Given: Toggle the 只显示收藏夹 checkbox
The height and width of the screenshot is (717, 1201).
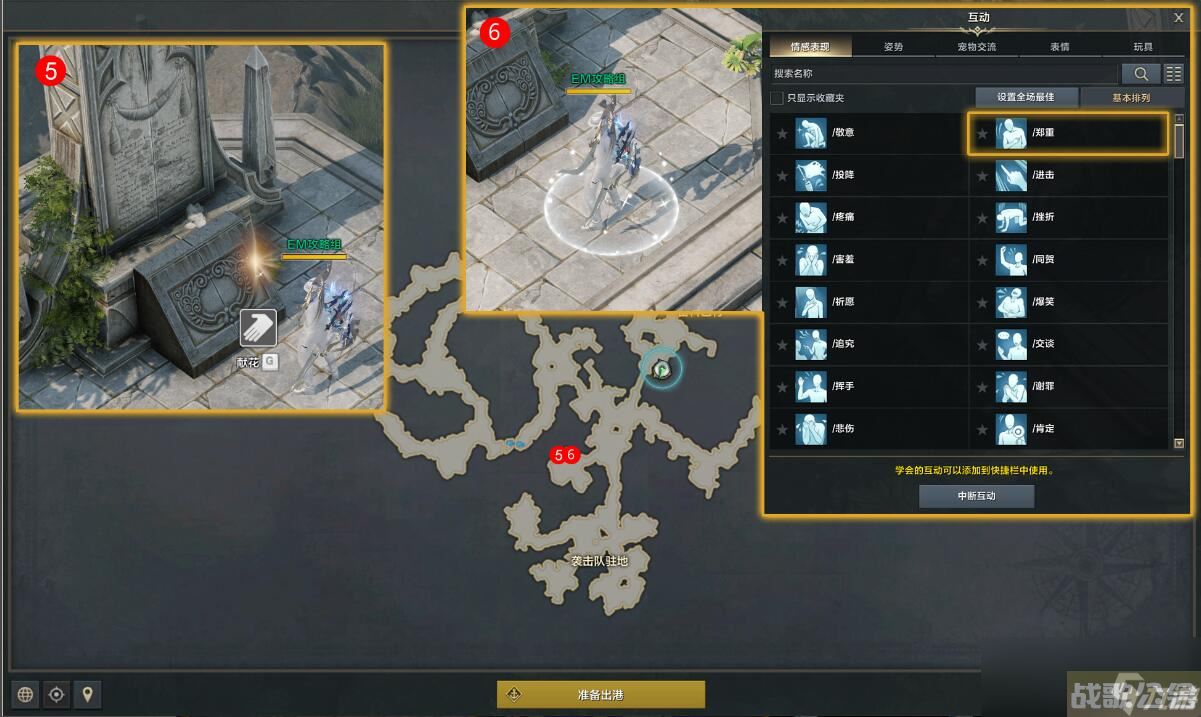Looking at the screenshot, I should (777, 98).
